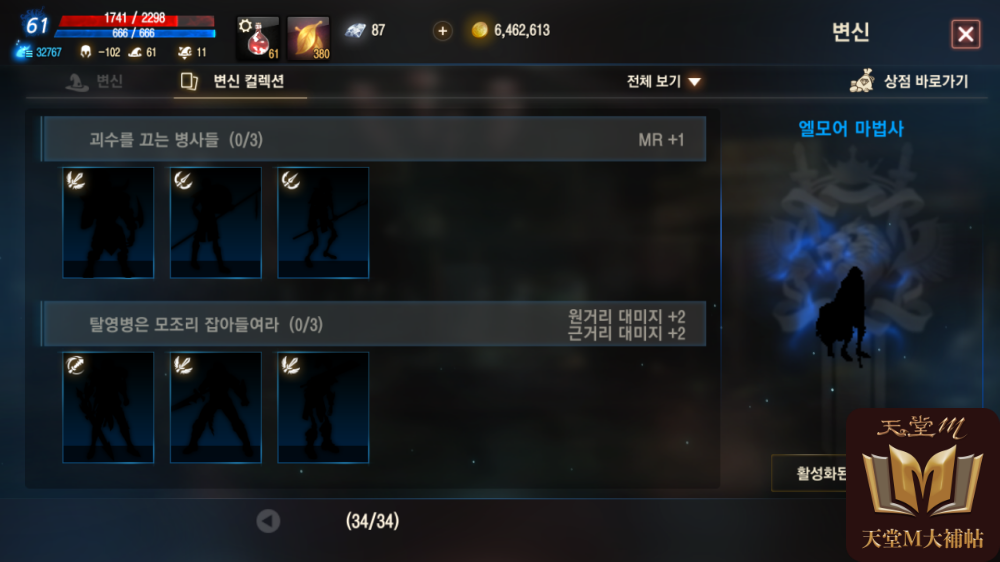The height and width of the screenshot is (562, 1000).
Task: Select the 탈영병은 모조리 잡아들여라 collection header
Action: [x=373, y=324]
